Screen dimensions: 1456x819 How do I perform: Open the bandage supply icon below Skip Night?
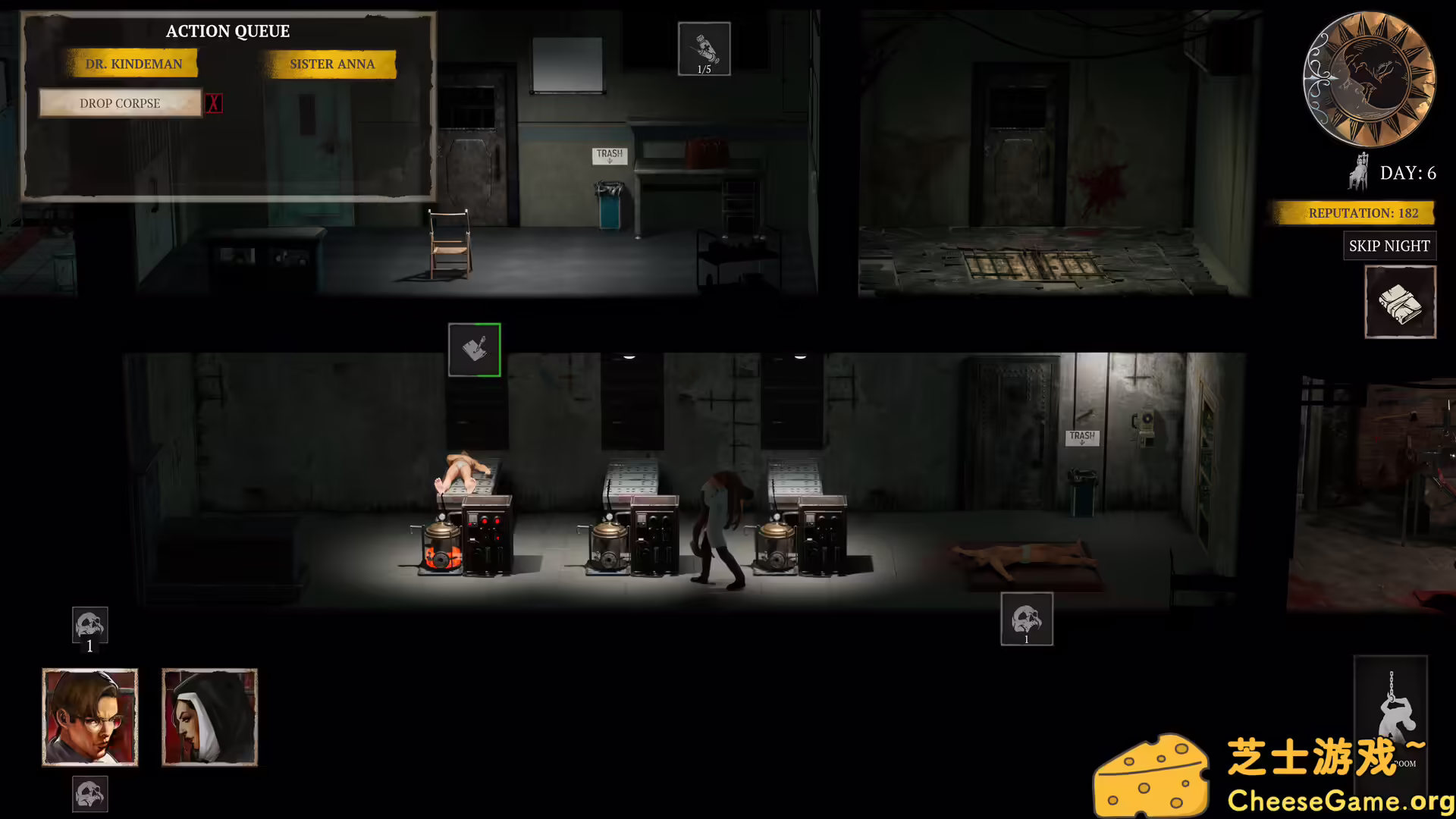[x=1400, y=300]
